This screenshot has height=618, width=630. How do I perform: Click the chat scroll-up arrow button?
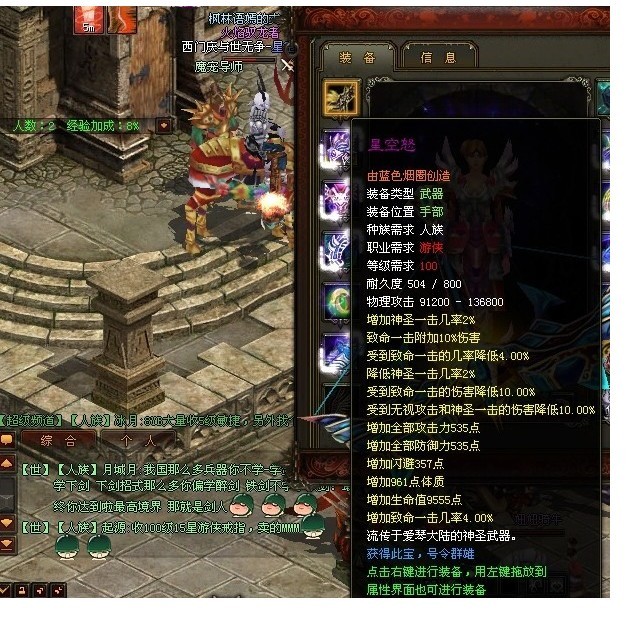7,465
